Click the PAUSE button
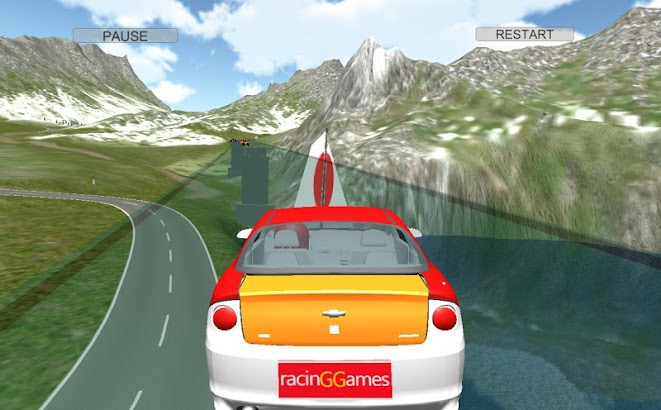The width and height of the screenshot is (661, 410). [125, 36]
